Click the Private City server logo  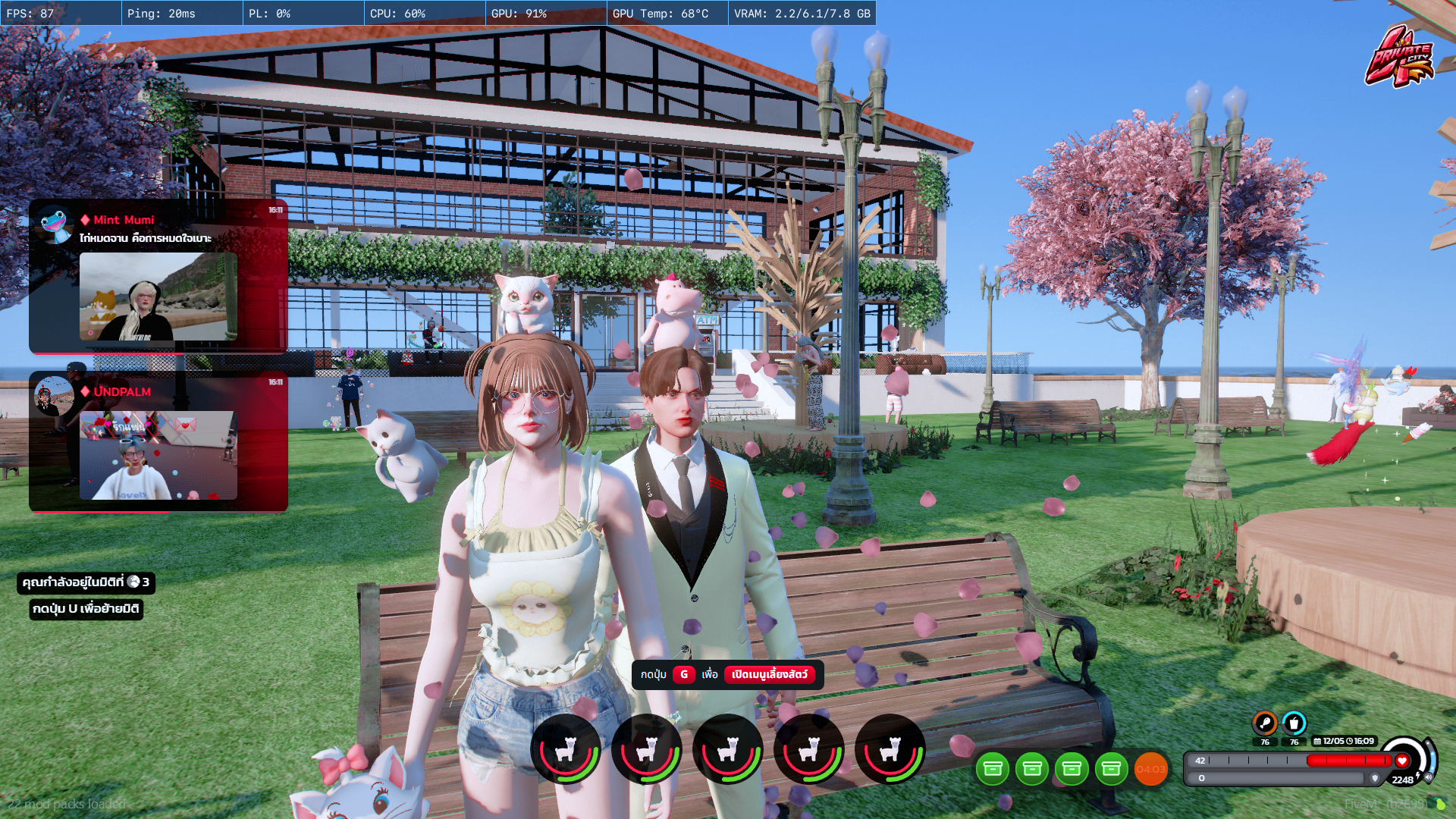point(1400,57)
